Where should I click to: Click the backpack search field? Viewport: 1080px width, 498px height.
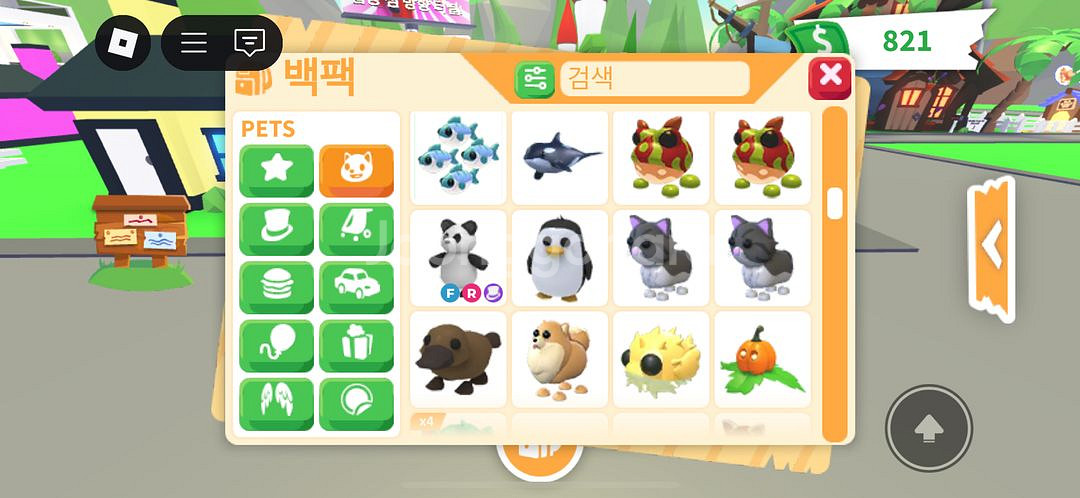coord(655,78)
